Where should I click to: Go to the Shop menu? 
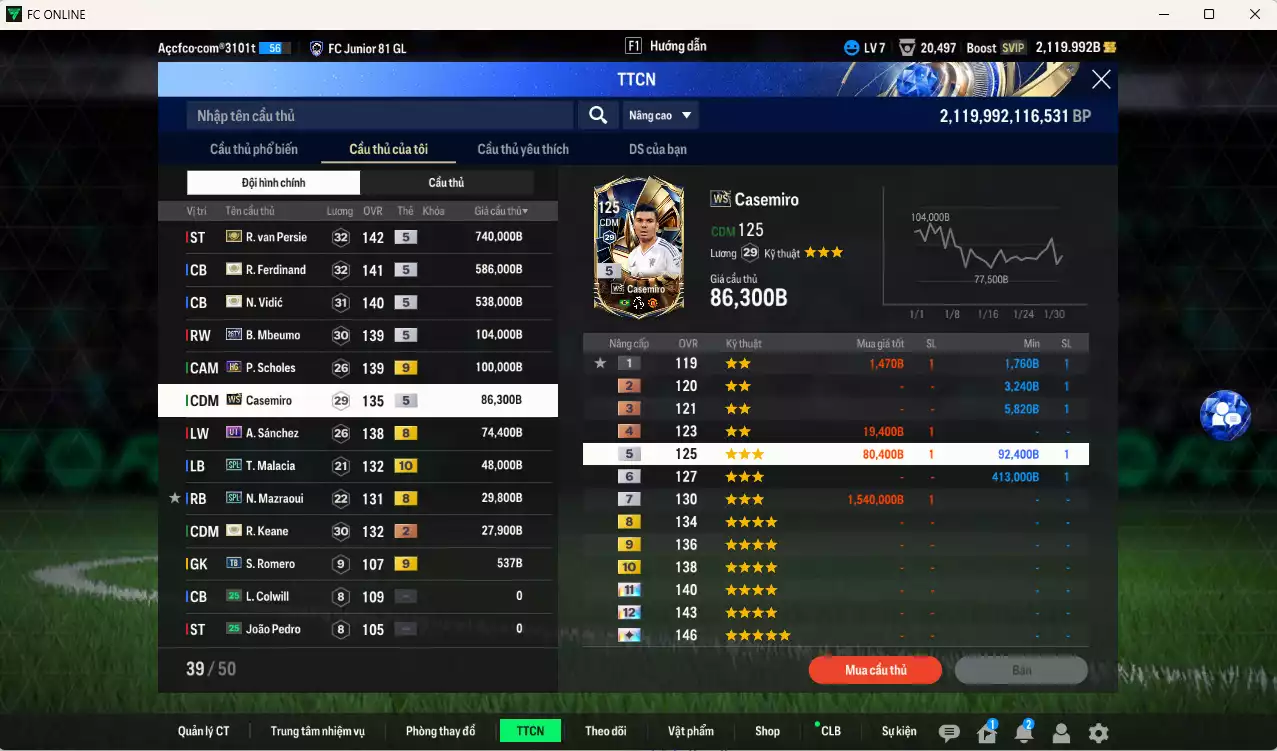(767, 731)
